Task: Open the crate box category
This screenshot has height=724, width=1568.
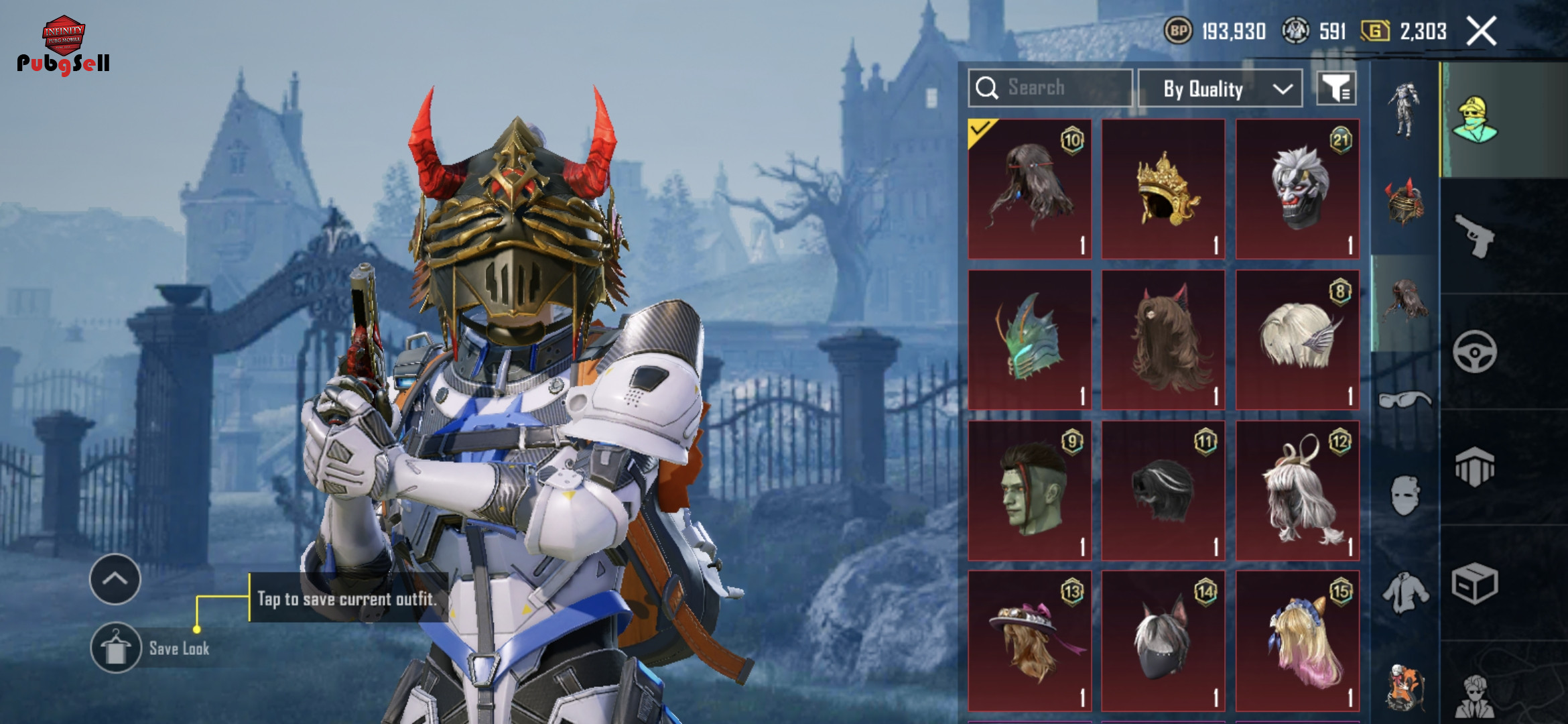Action: (1474, 583)
